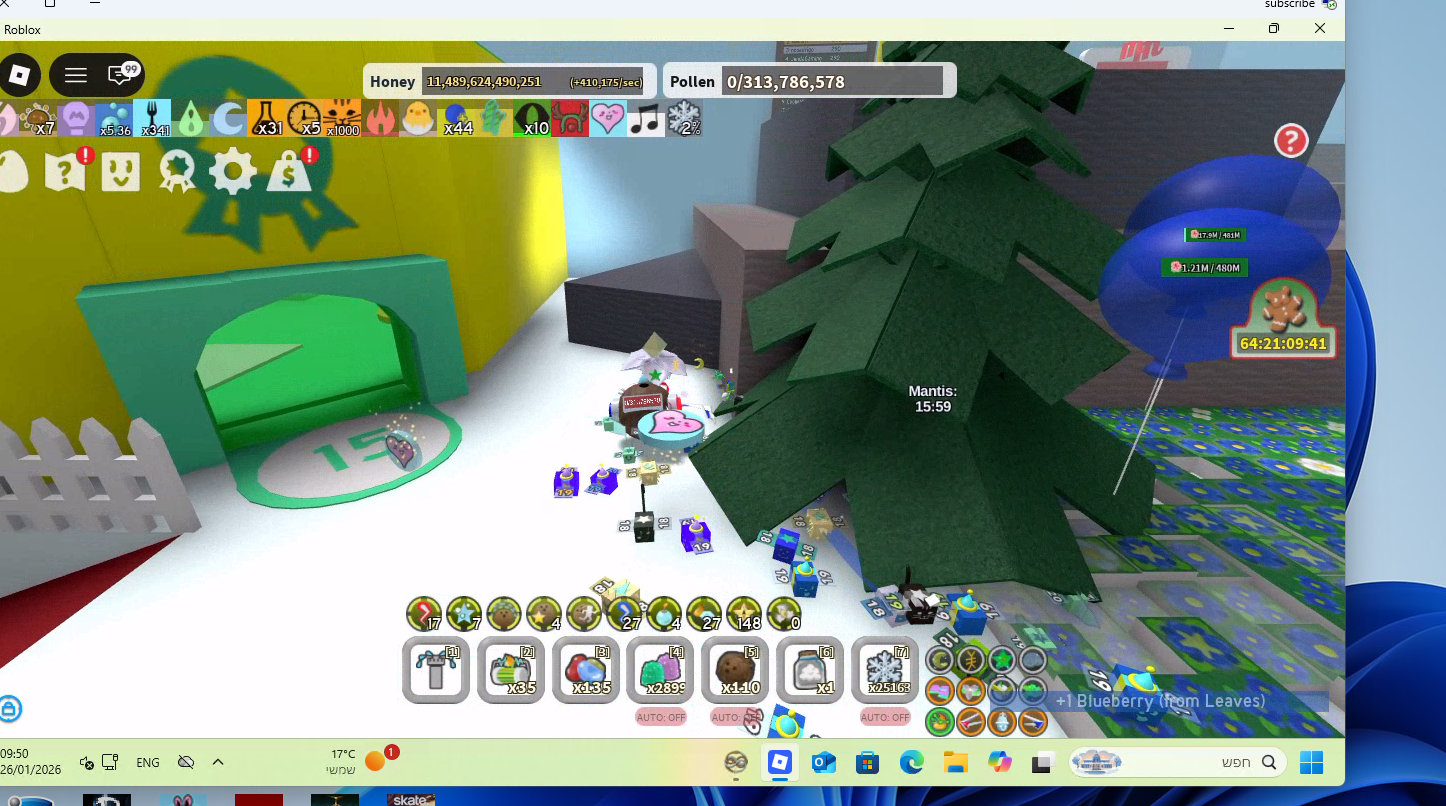This screenshot has height=806, width=1446.
Task: Open the chat with 99 notifications
Action: coord(120,74)
